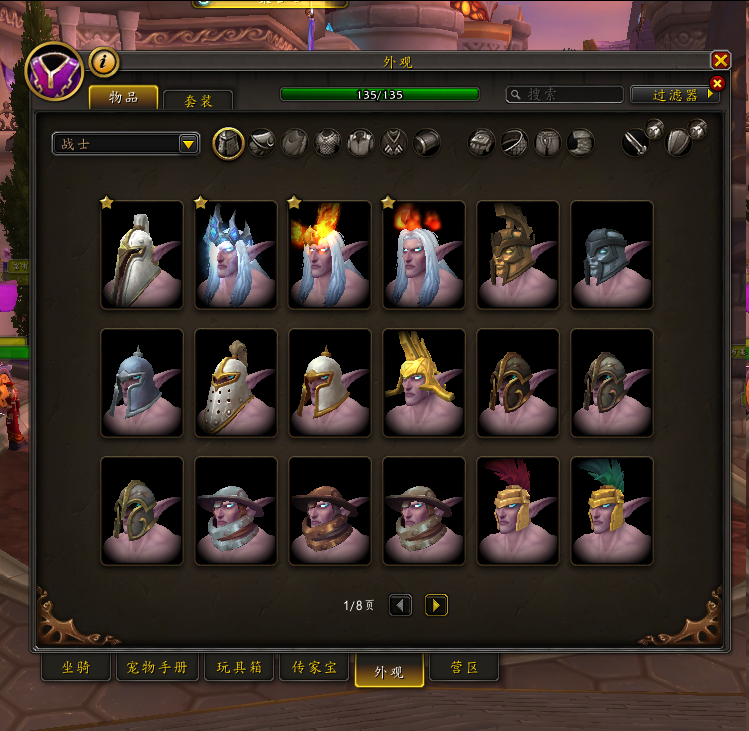Select the ice crown helmet appearance
749x731 pixels.
(x=236, y=255)
